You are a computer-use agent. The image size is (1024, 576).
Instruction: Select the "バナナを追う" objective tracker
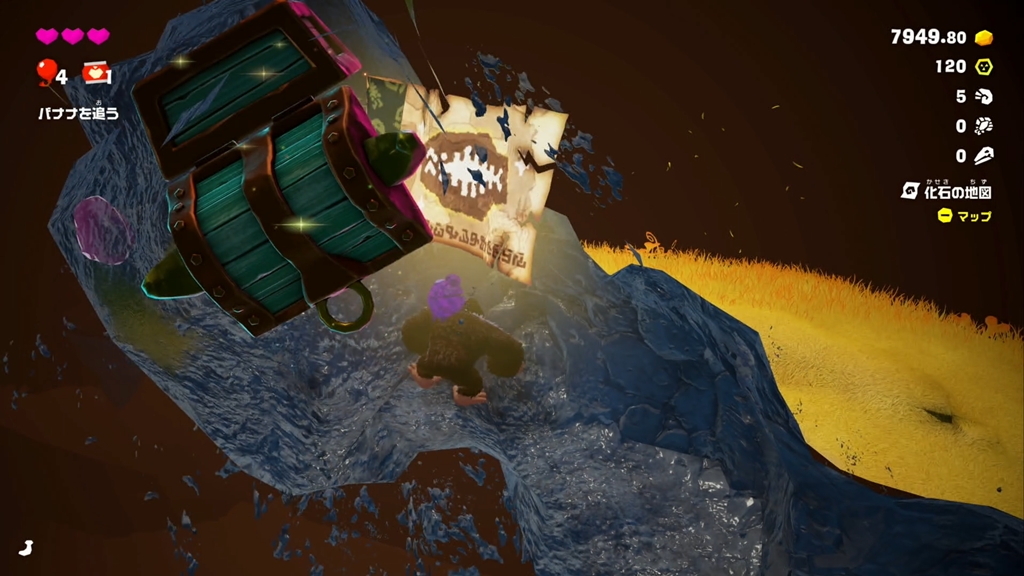coord(78,113)
